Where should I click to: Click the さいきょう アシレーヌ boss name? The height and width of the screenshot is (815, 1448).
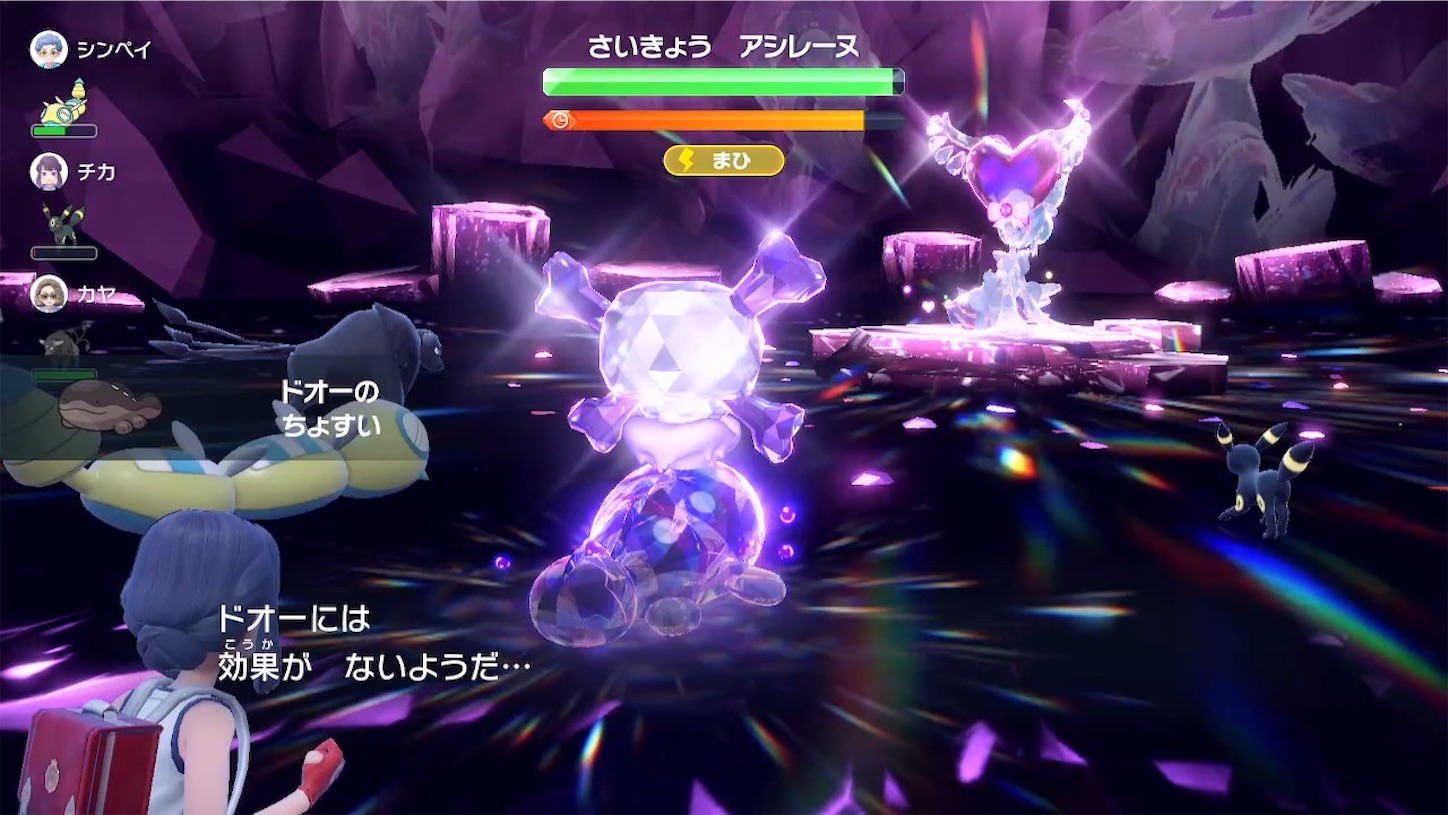723,42
